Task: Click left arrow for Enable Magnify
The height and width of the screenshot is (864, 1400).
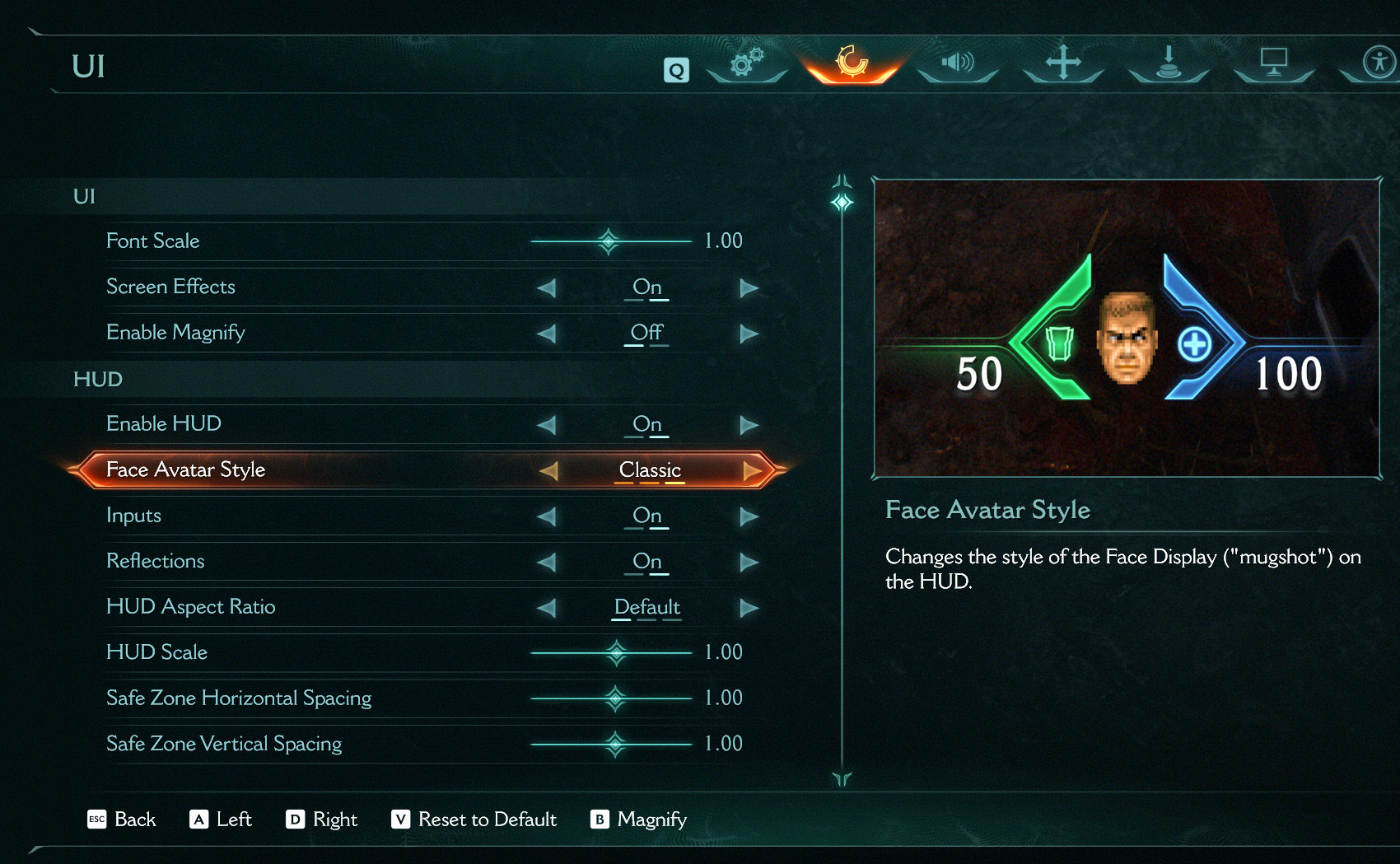Action: [x=546, y=334]
